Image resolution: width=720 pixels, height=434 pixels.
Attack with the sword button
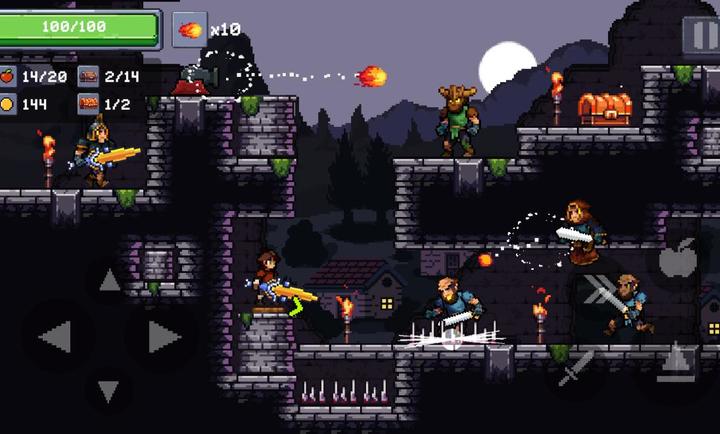tap(576, 367)
